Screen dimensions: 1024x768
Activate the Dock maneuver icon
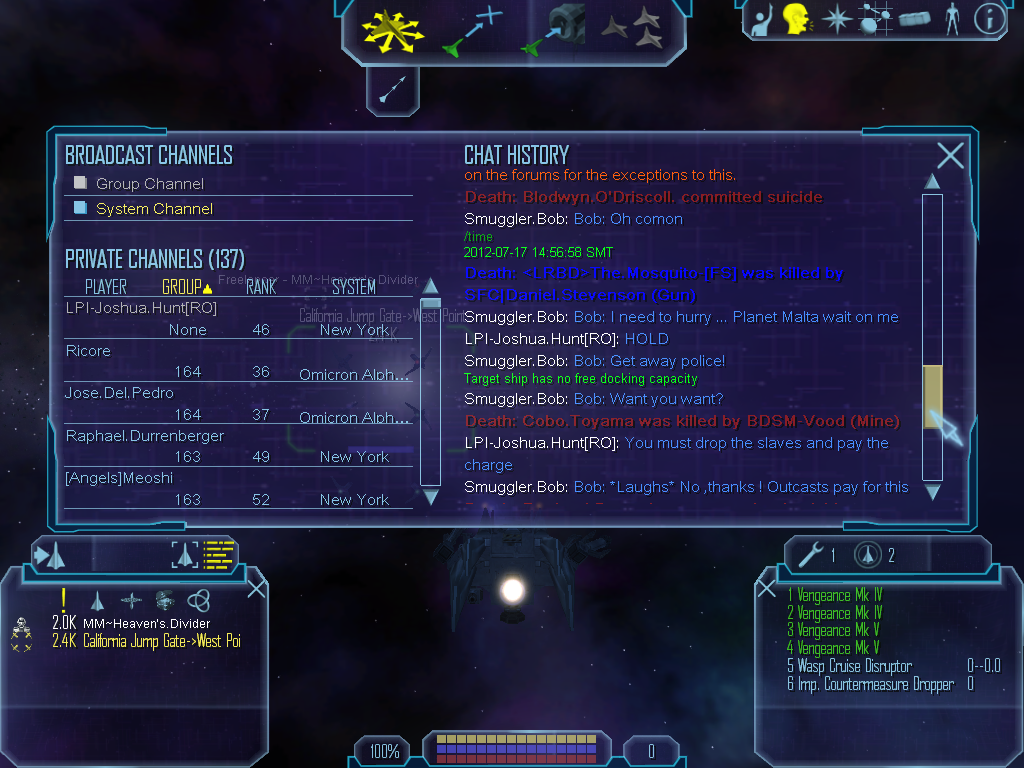tap(553, 30)
